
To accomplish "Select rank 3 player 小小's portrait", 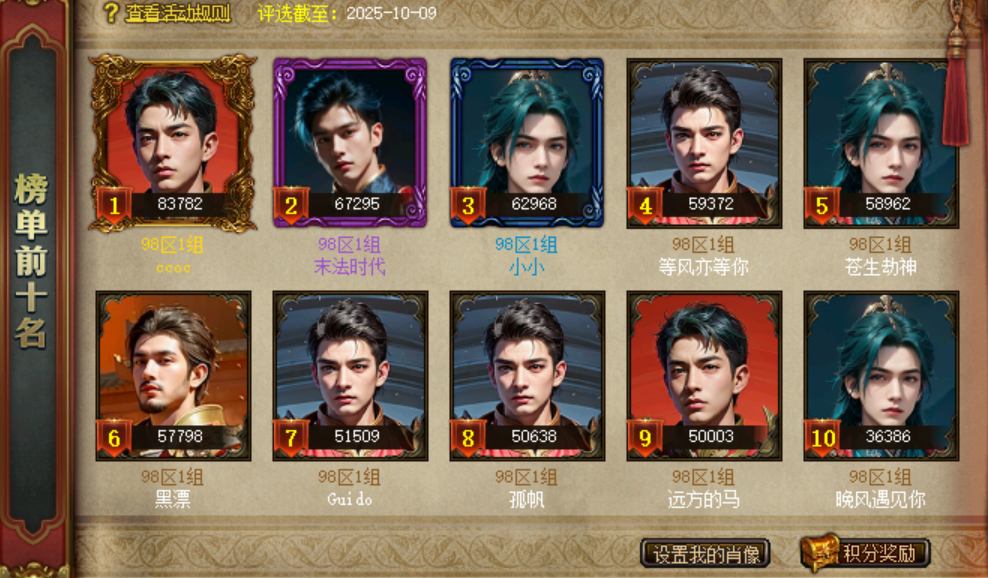I will (x=526, y=142).
